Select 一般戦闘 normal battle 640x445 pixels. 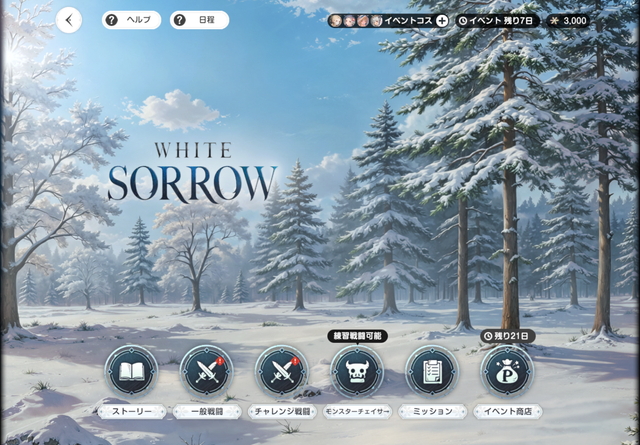point(206,372)
